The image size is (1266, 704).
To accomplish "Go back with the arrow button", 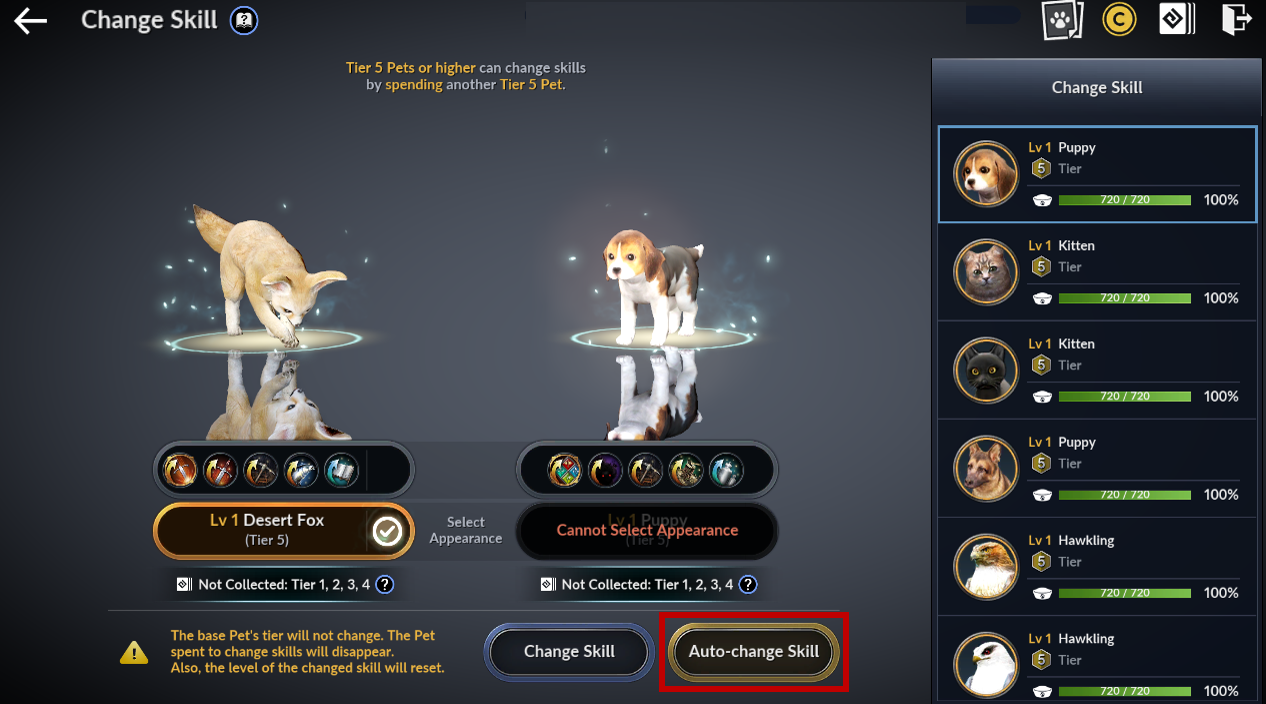I will click(x=31, y=21).
